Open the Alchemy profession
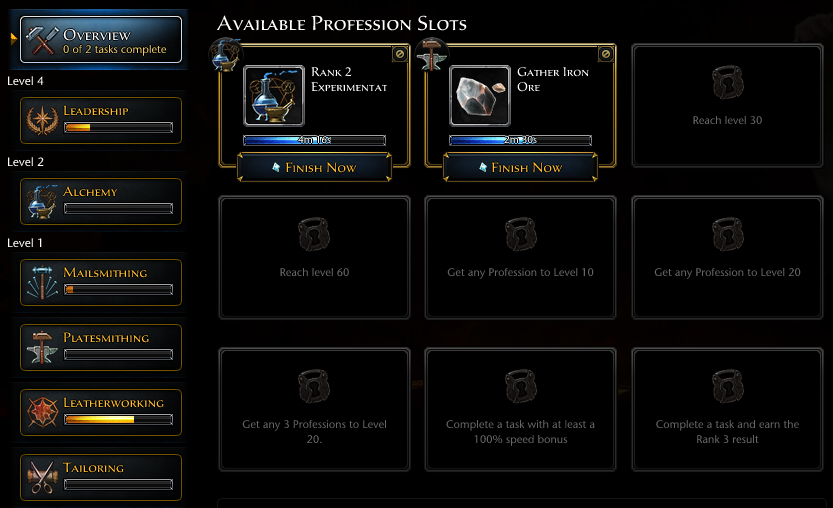 coord(100,201)
